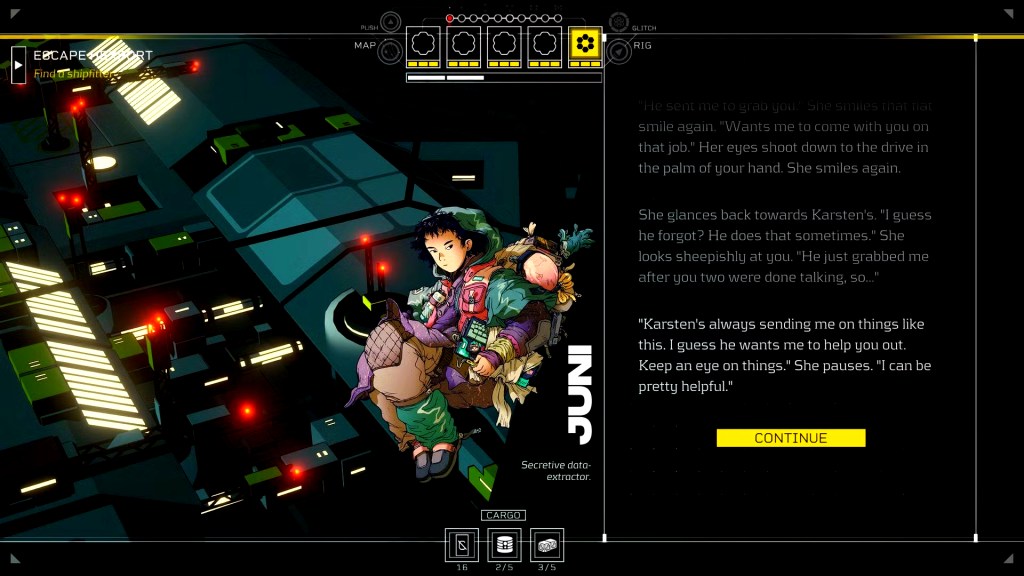Image resolution: width=1024 pixels, height=576 pixels.
Task: Expand the Escape quest tracker arrow
Action: pyautogui.click(x=18, y=64)
